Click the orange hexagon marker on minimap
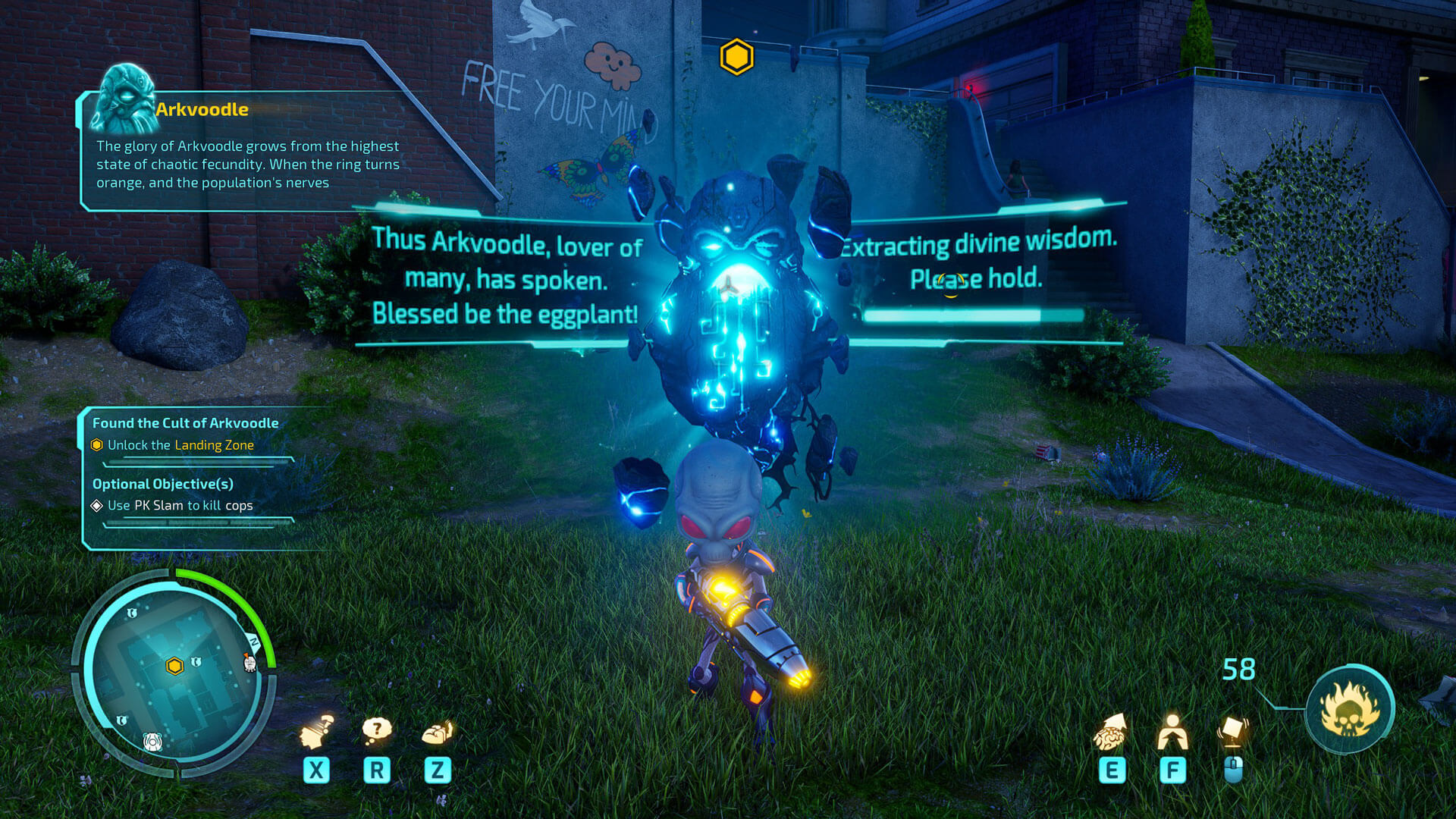The width and height of the screenshot is (1456, 819). click(174, 667)
